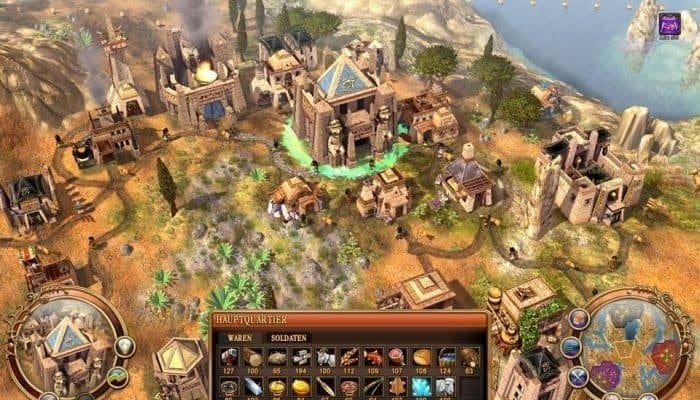Pick the blue crystal goods slot
The image size is (700, 400).
(421, 385)
